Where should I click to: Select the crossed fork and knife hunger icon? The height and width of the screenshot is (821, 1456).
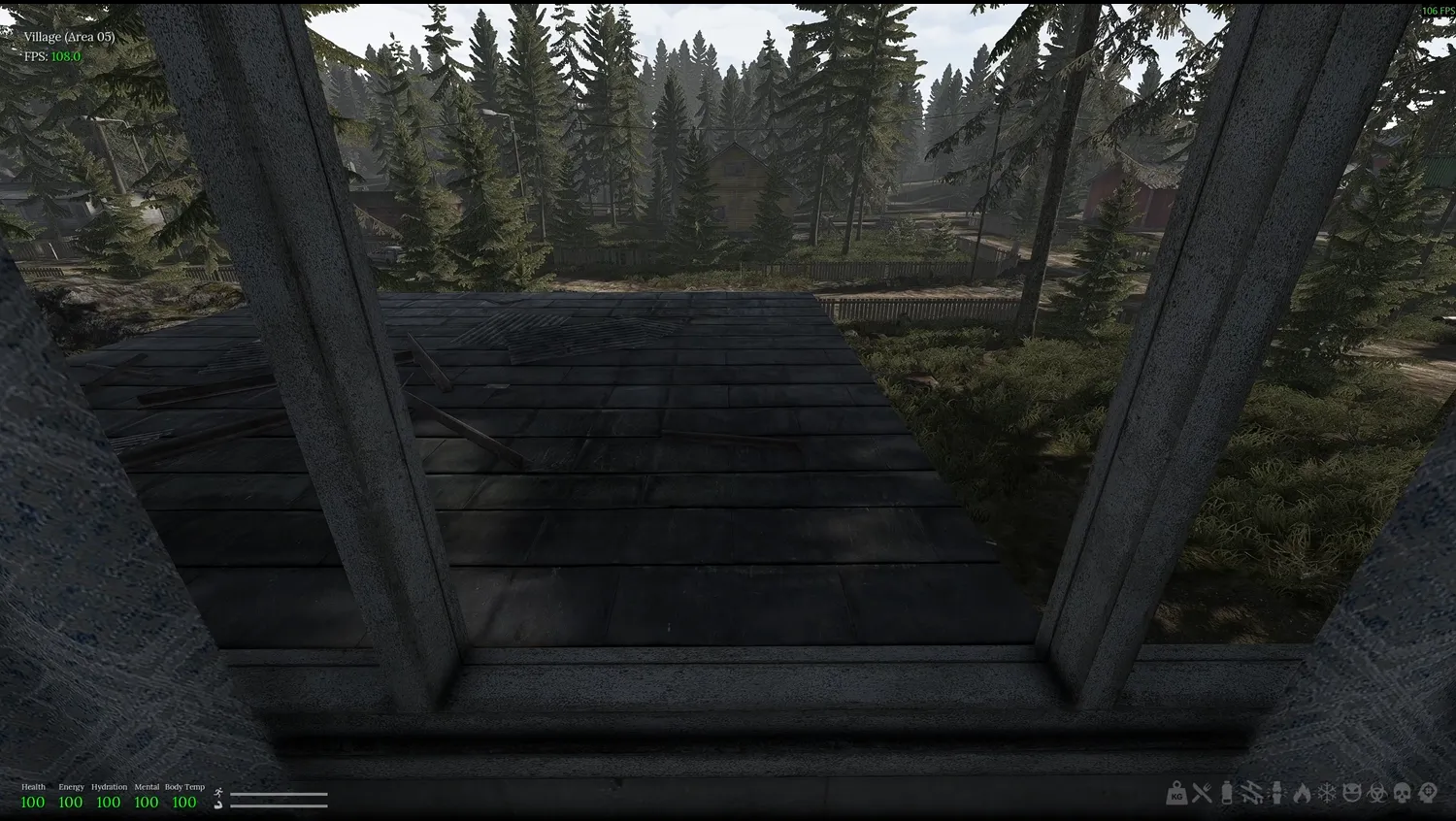(1202, 794)
